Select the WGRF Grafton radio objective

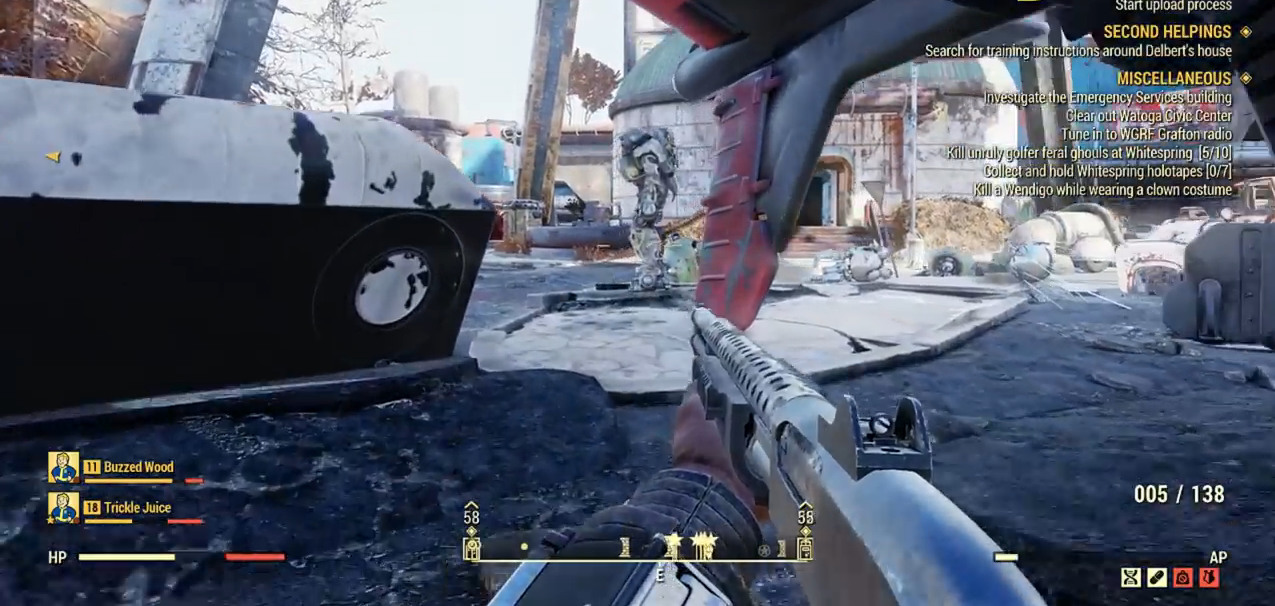tap(1146, 134)
